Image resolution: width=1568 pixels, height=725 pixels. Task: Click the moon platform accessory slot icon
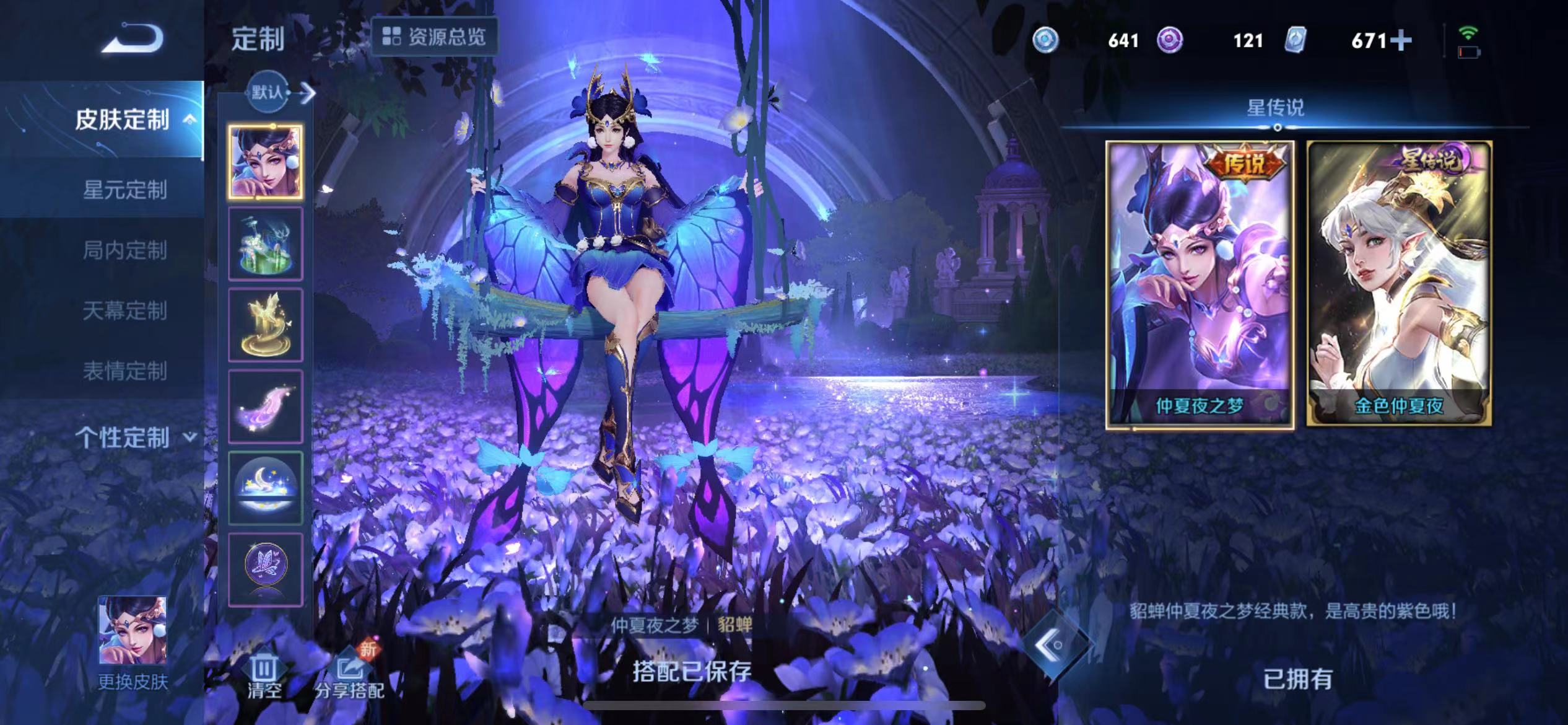[x=265, y=486]
